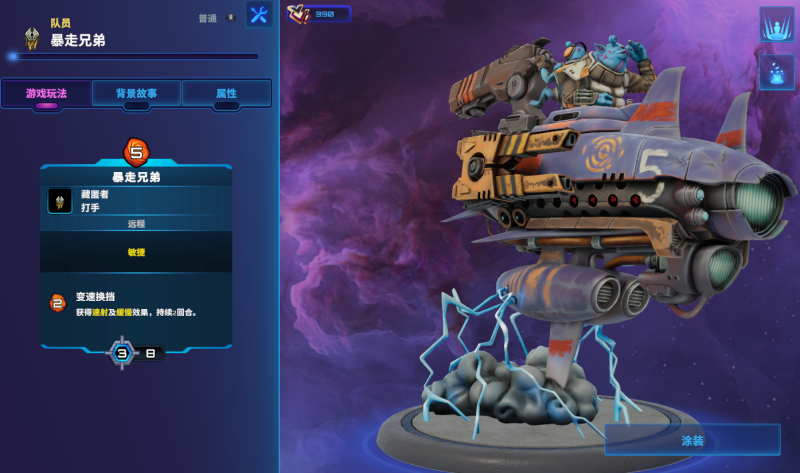This screenshot has width=800, height=473.
Task: Click the 敏捷 keyword on the card
Action: point(136,252)
